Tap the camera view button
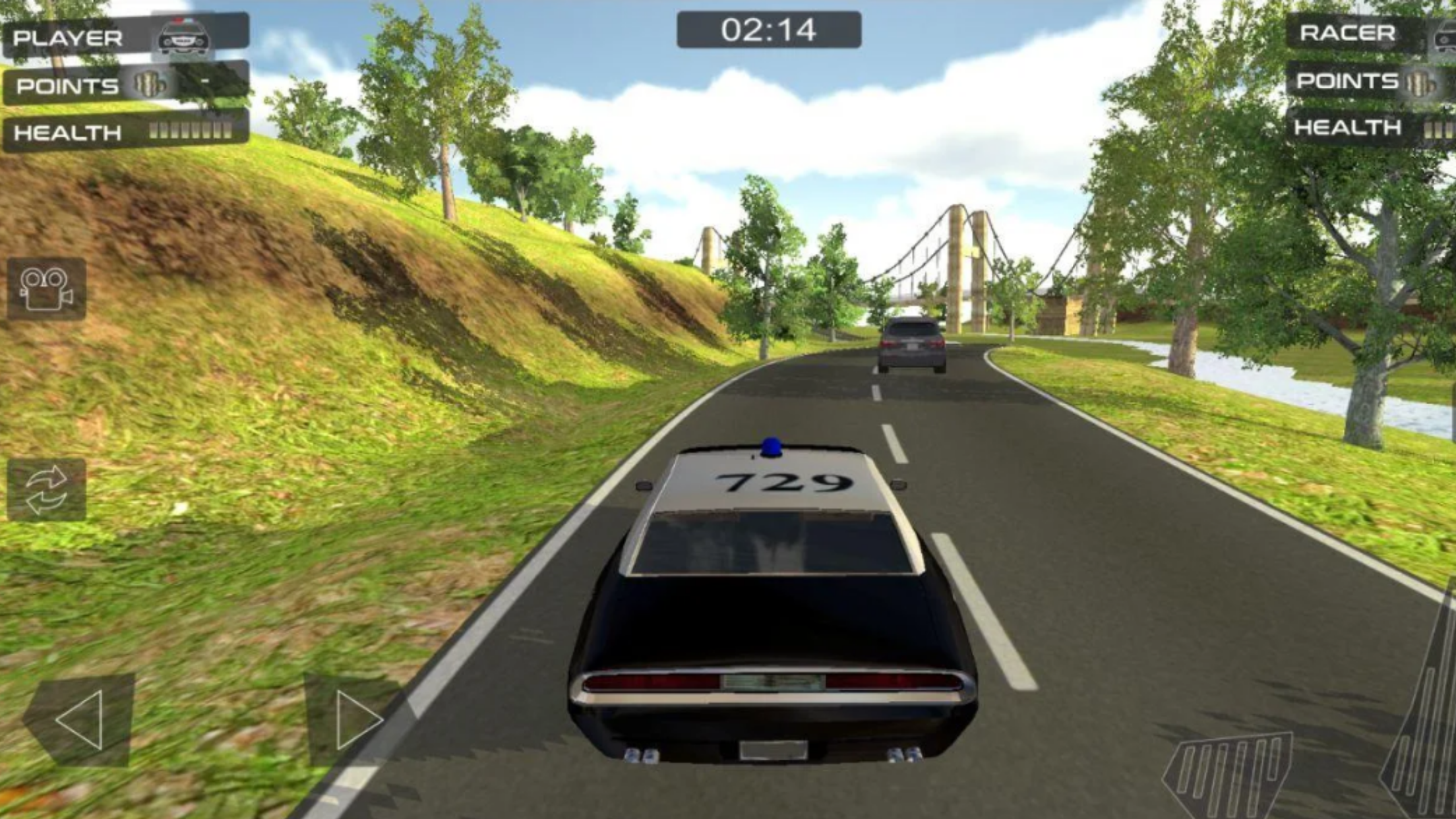This screenshot has height=819, width=1456. coord(46,289)
